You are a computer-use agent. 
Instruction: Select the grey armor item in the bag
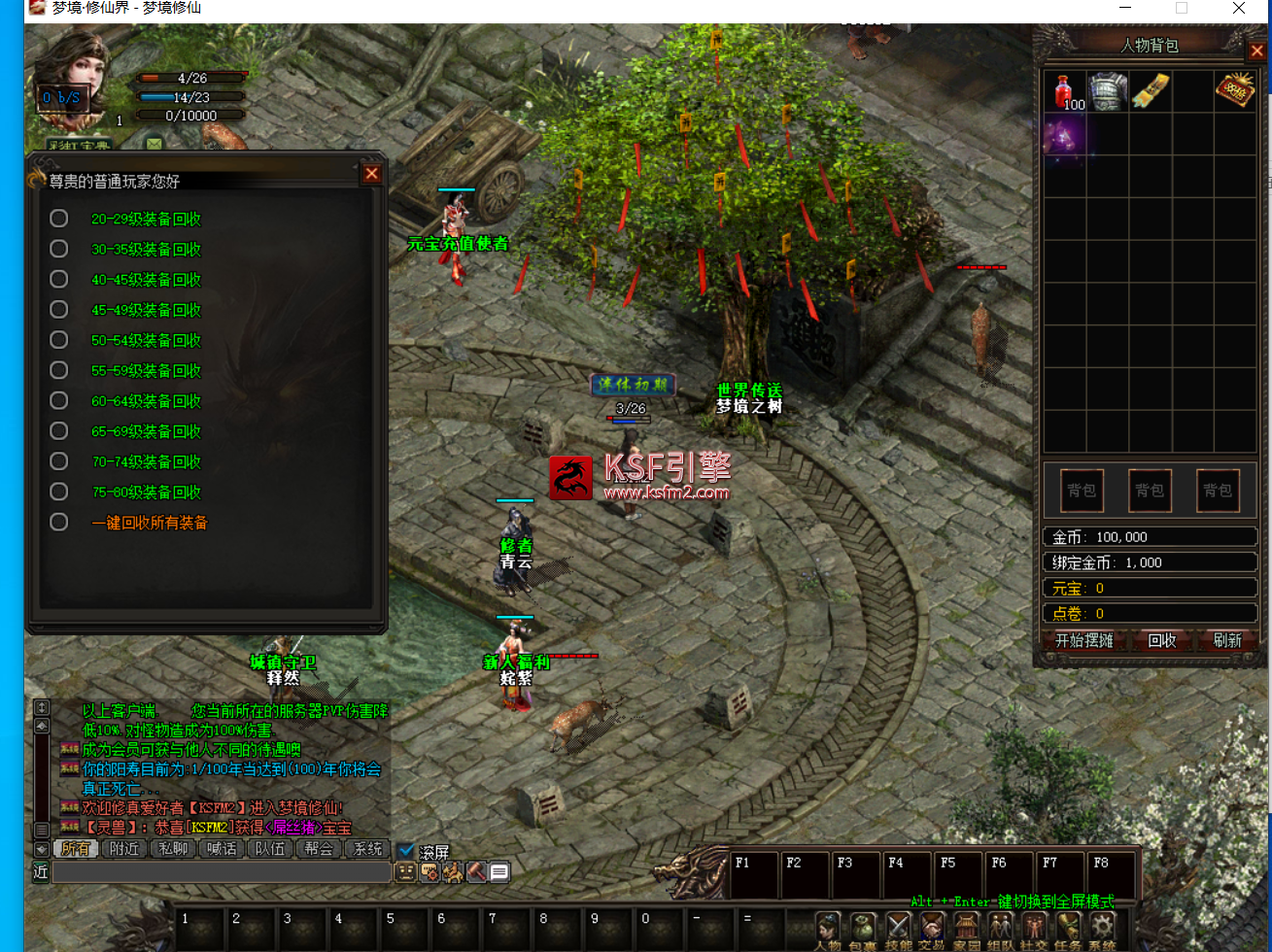[1107, 90]
